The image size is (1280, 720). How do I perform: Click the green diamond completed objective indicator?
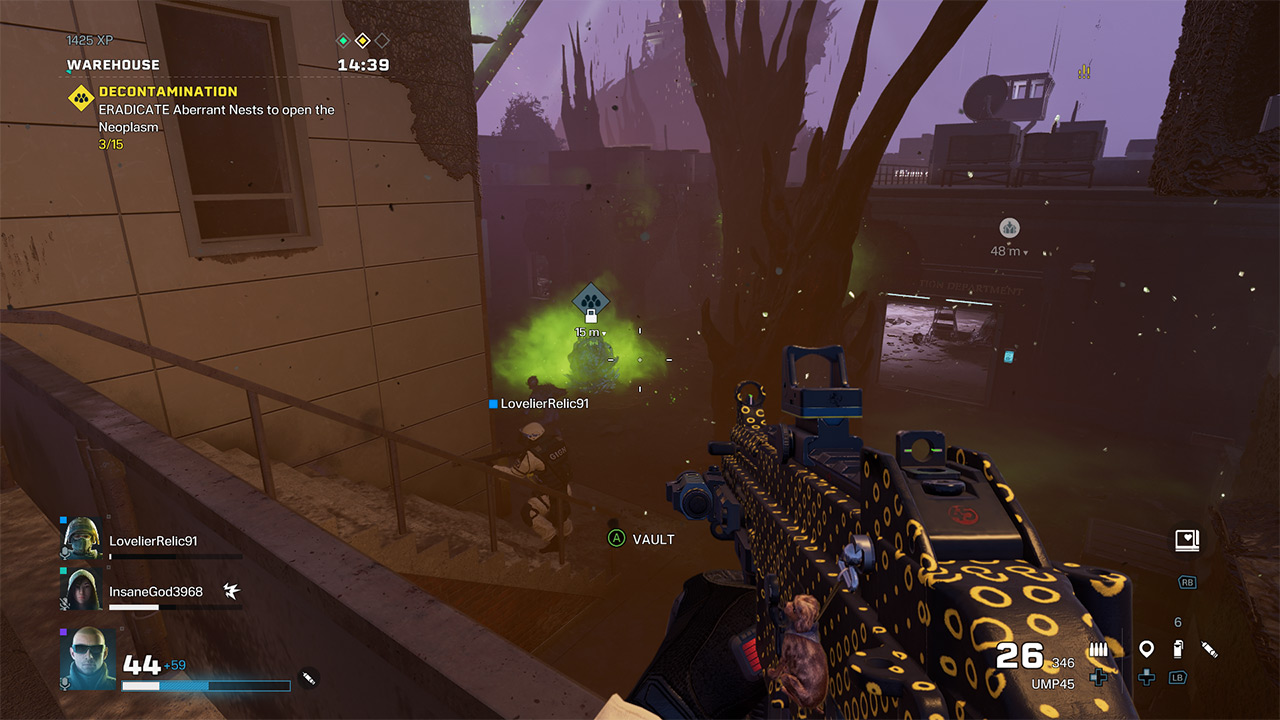[343, 41]
